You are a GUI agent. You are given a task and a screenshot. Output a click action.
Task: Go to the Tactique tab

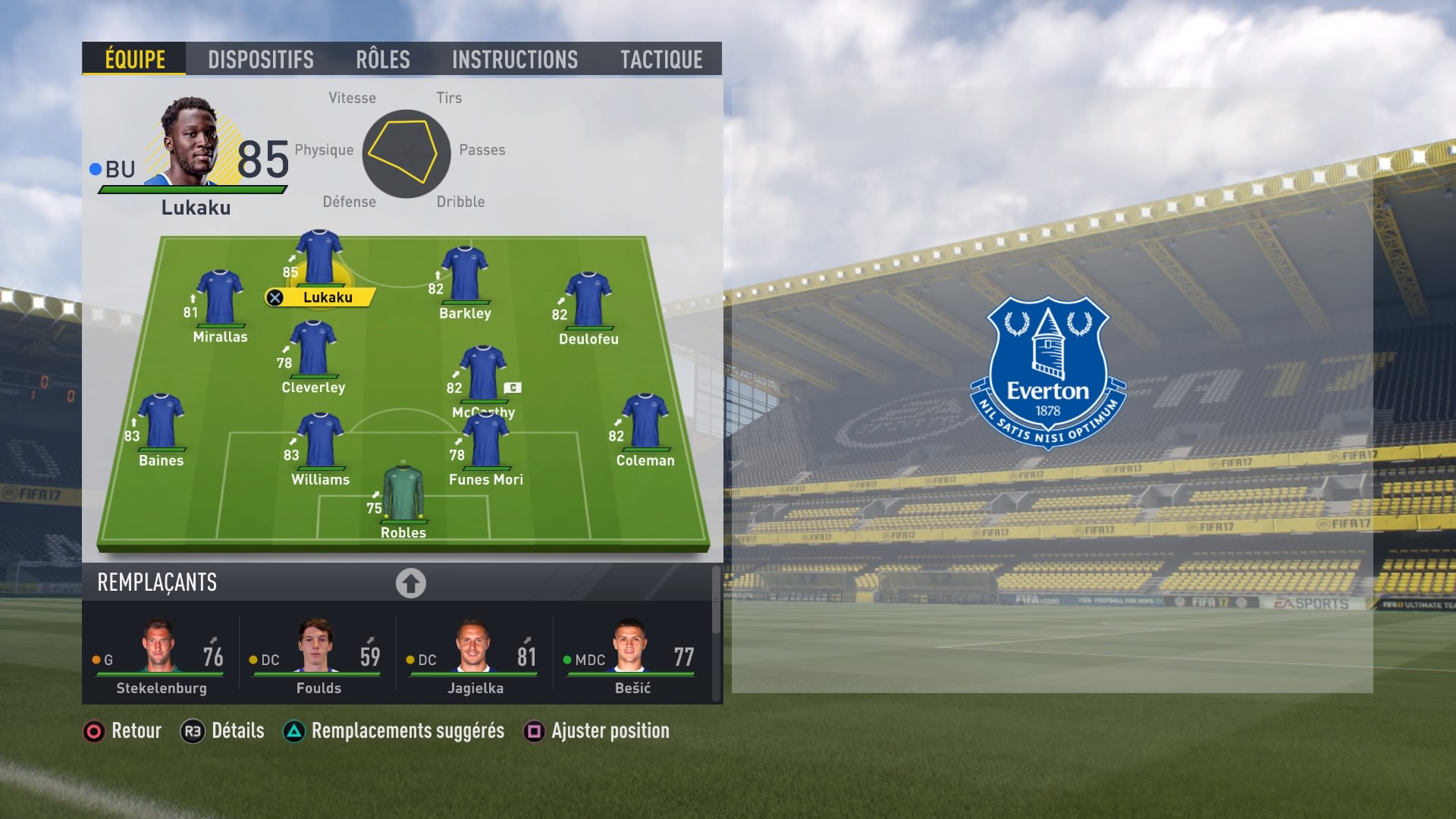[661, 59]
